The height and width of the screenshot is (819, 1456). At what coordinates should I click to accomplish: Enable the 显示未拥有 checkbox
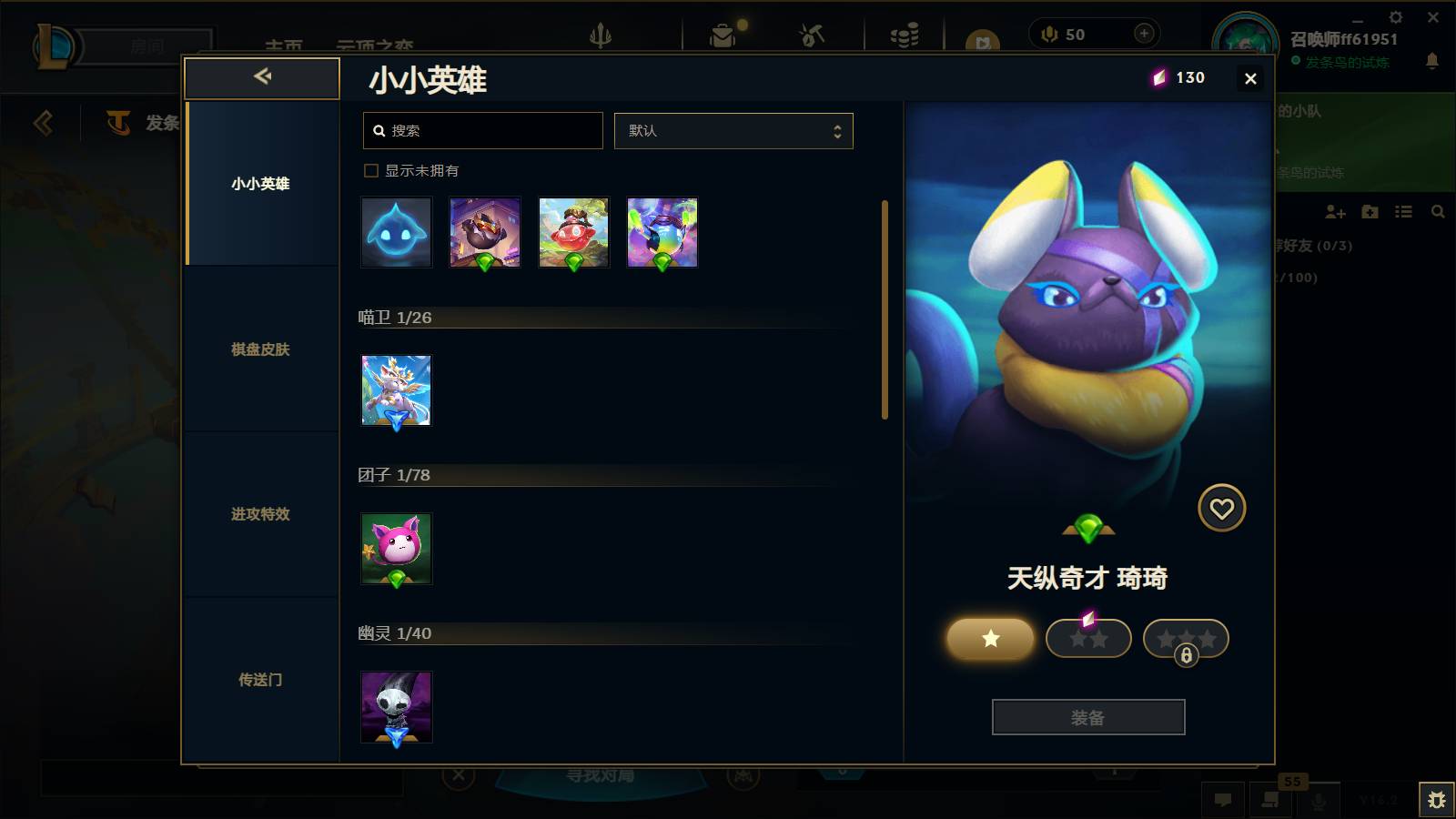click(x=371, y=170)
